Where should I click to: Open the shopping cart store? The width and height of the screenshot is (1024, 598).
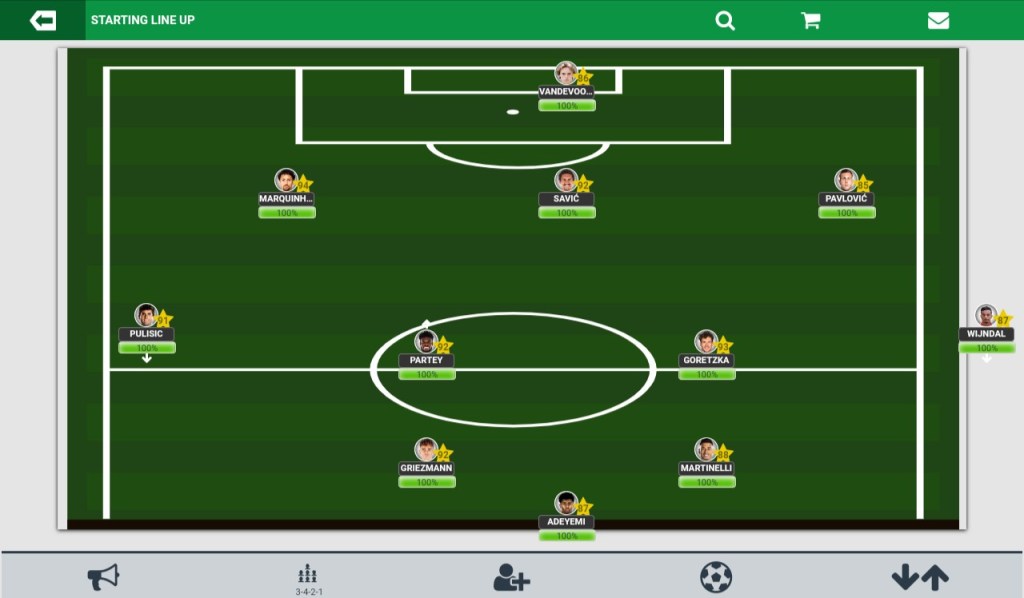(x=811, y=20)
